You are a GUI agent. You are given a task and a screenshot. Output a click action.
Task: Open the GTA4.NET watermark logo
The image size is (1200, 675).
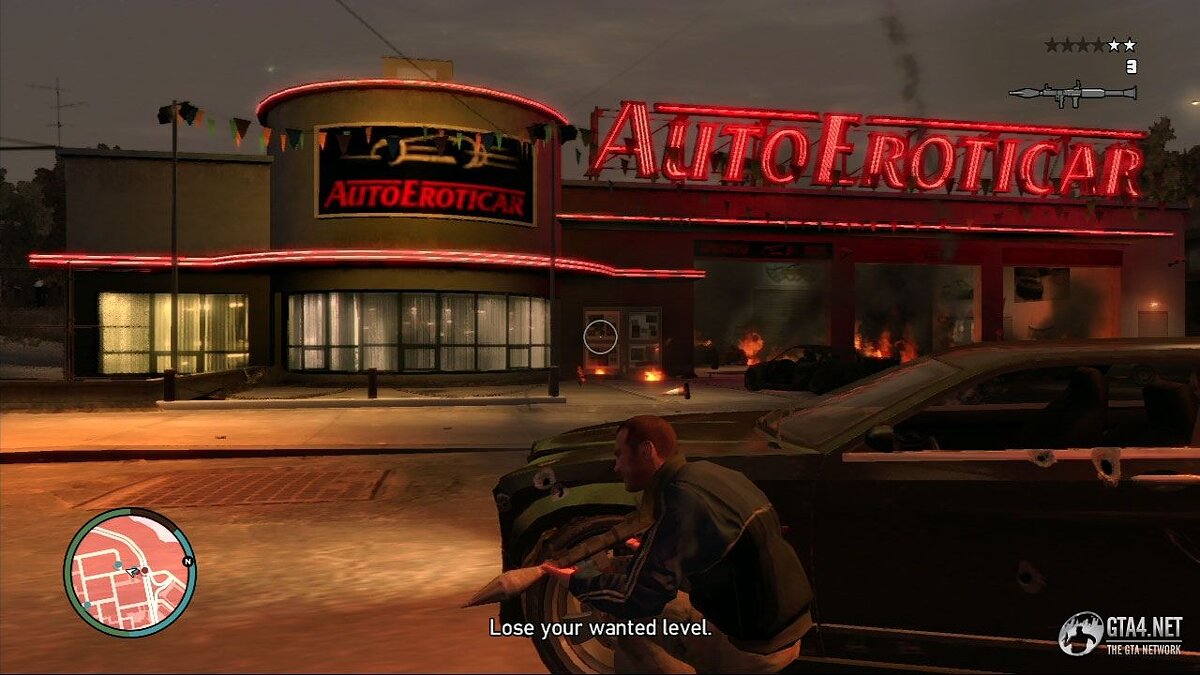(x=1122, y=634)
